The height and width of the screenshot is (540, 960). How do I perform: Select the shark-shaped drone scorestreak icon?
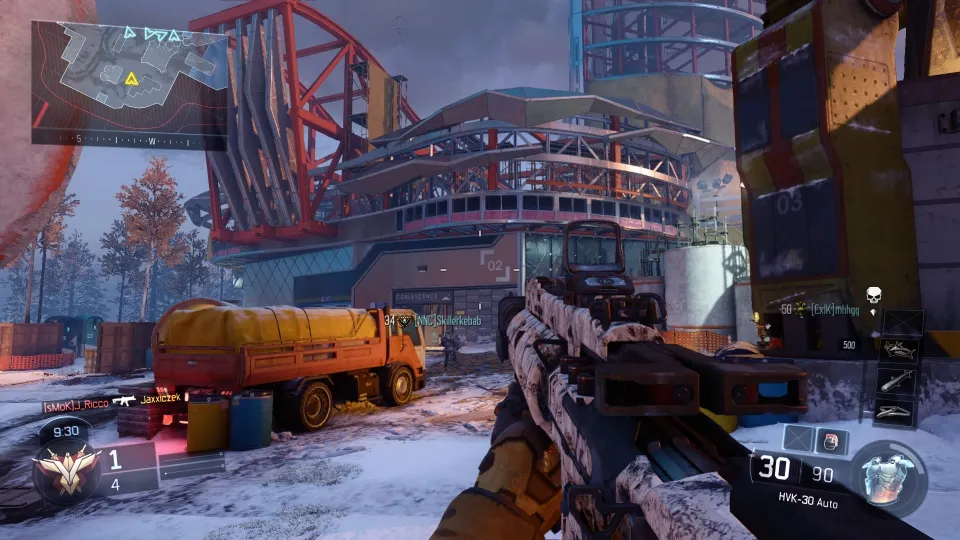pos(899,351)
